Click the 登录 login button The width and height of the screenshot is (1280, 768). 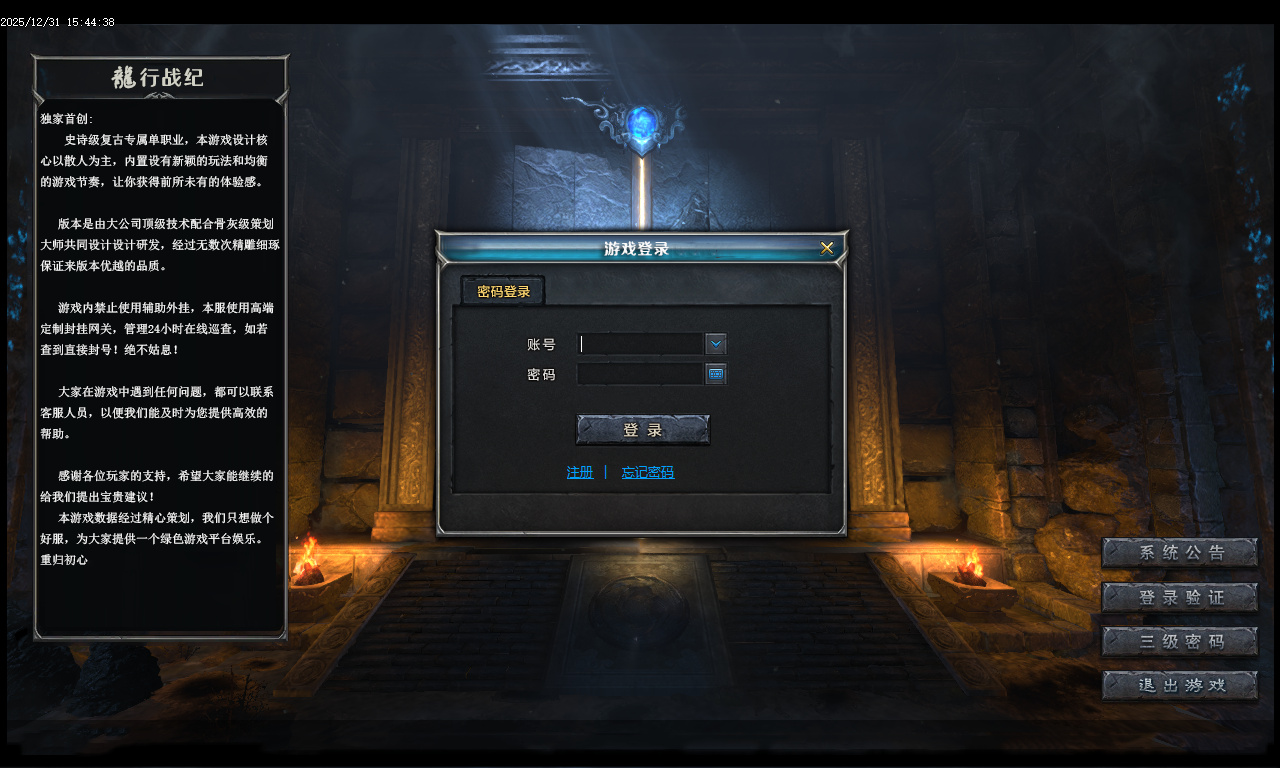point(643,430)
